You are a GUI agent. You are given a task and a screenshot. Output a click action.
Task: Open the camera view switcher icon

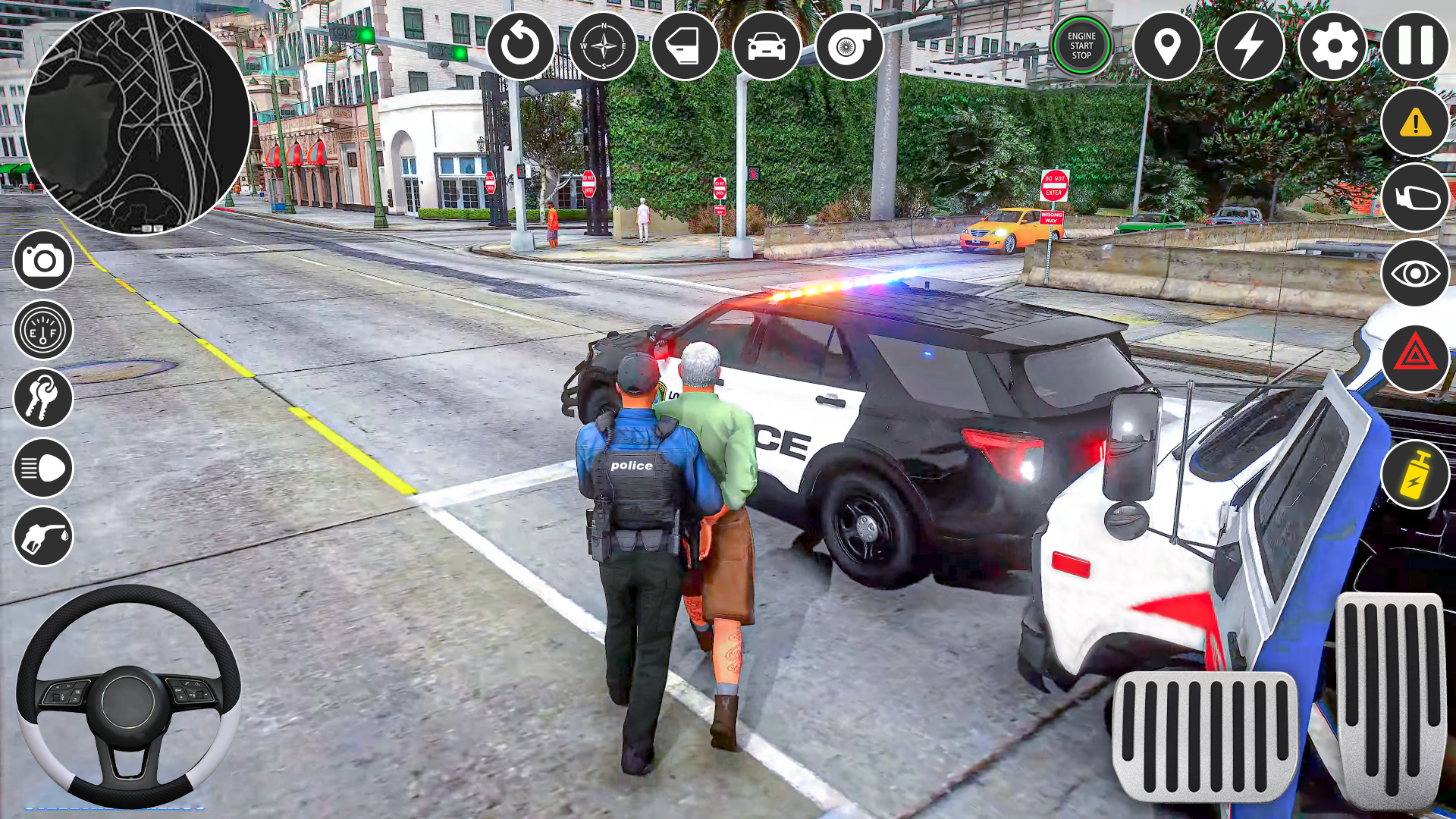(43, 260)
